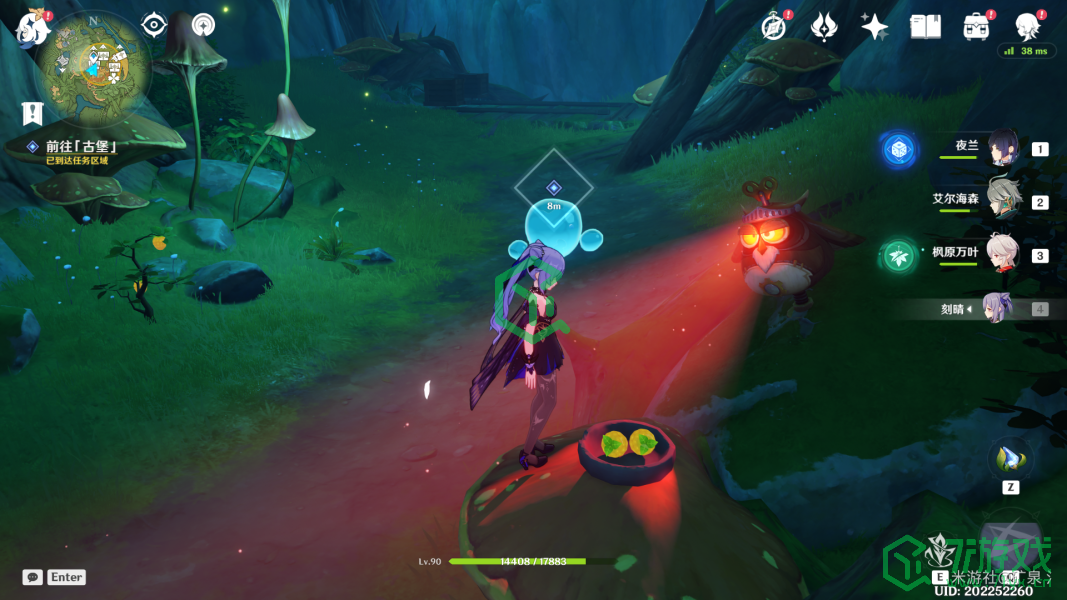Switch to party member 艾尔海森

(1002, 200)
